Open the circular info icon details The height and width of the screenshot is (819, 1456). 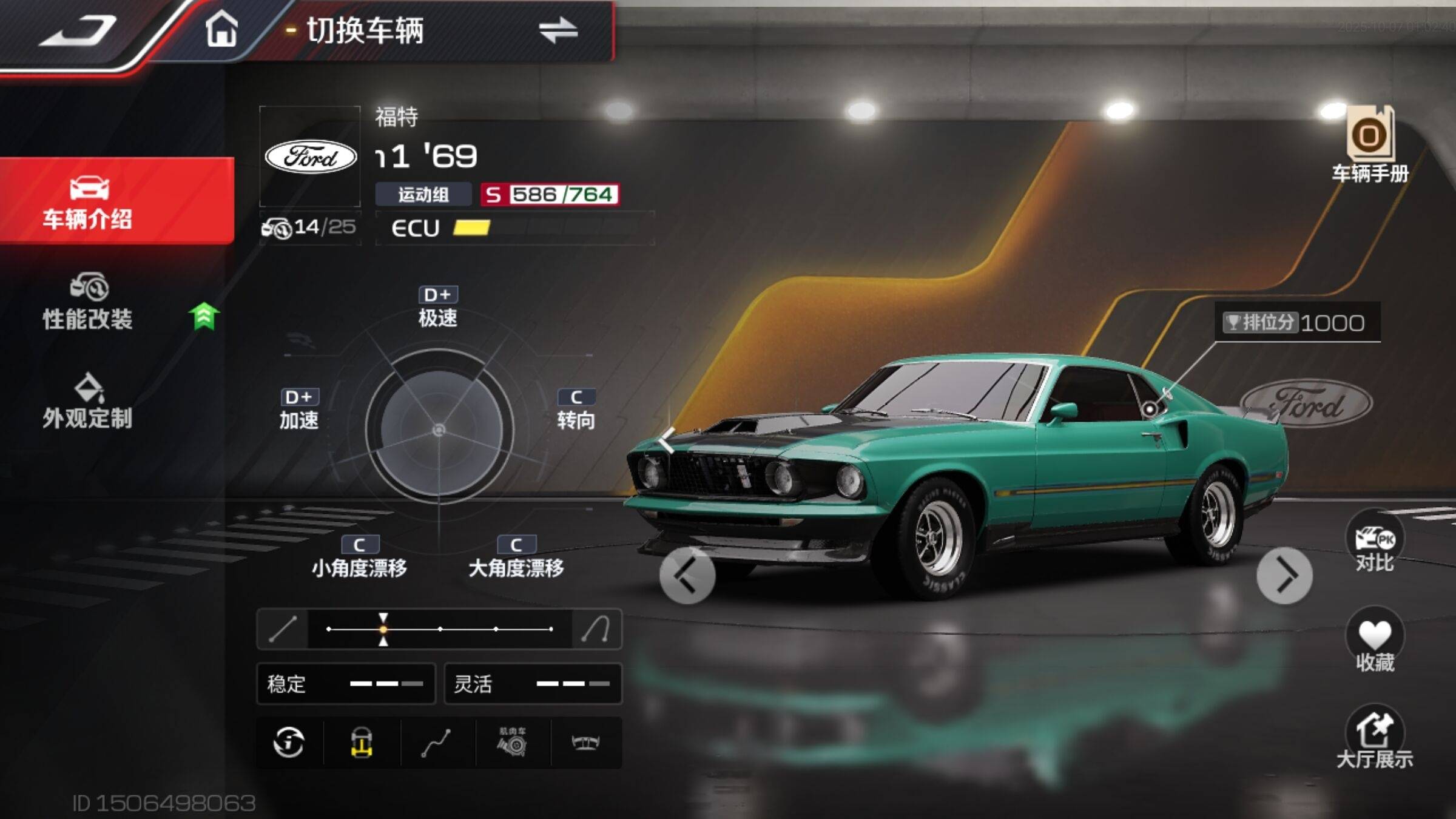pyautogui.click(x=289, y=743)
